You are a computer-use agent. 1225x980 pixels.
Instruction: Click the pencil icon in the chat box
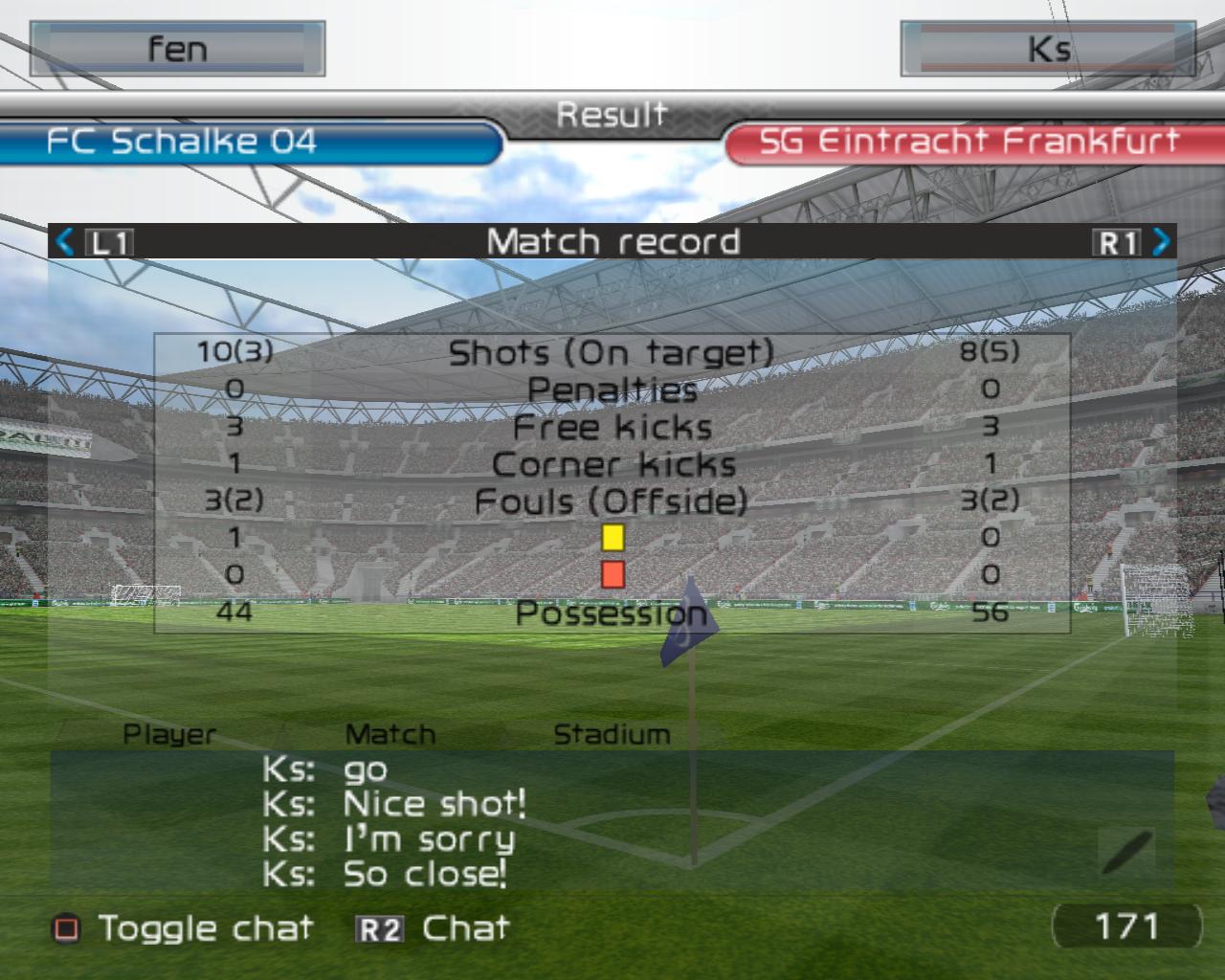(1126, 851)
